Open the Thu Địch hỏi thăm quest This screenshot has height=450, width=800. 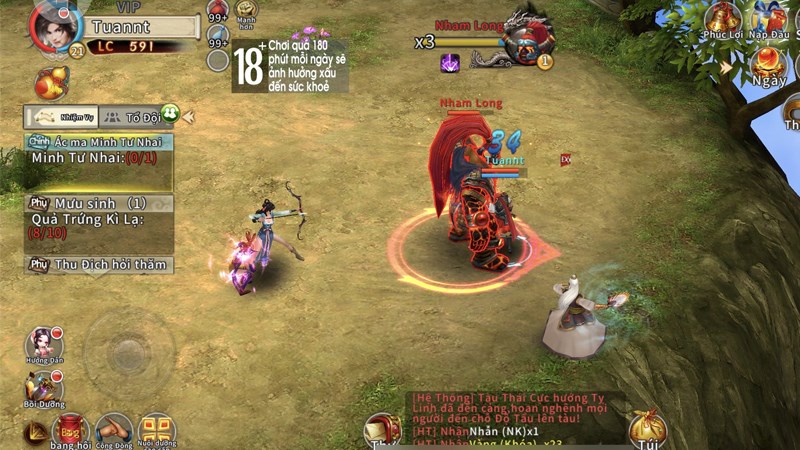(98, 265)
